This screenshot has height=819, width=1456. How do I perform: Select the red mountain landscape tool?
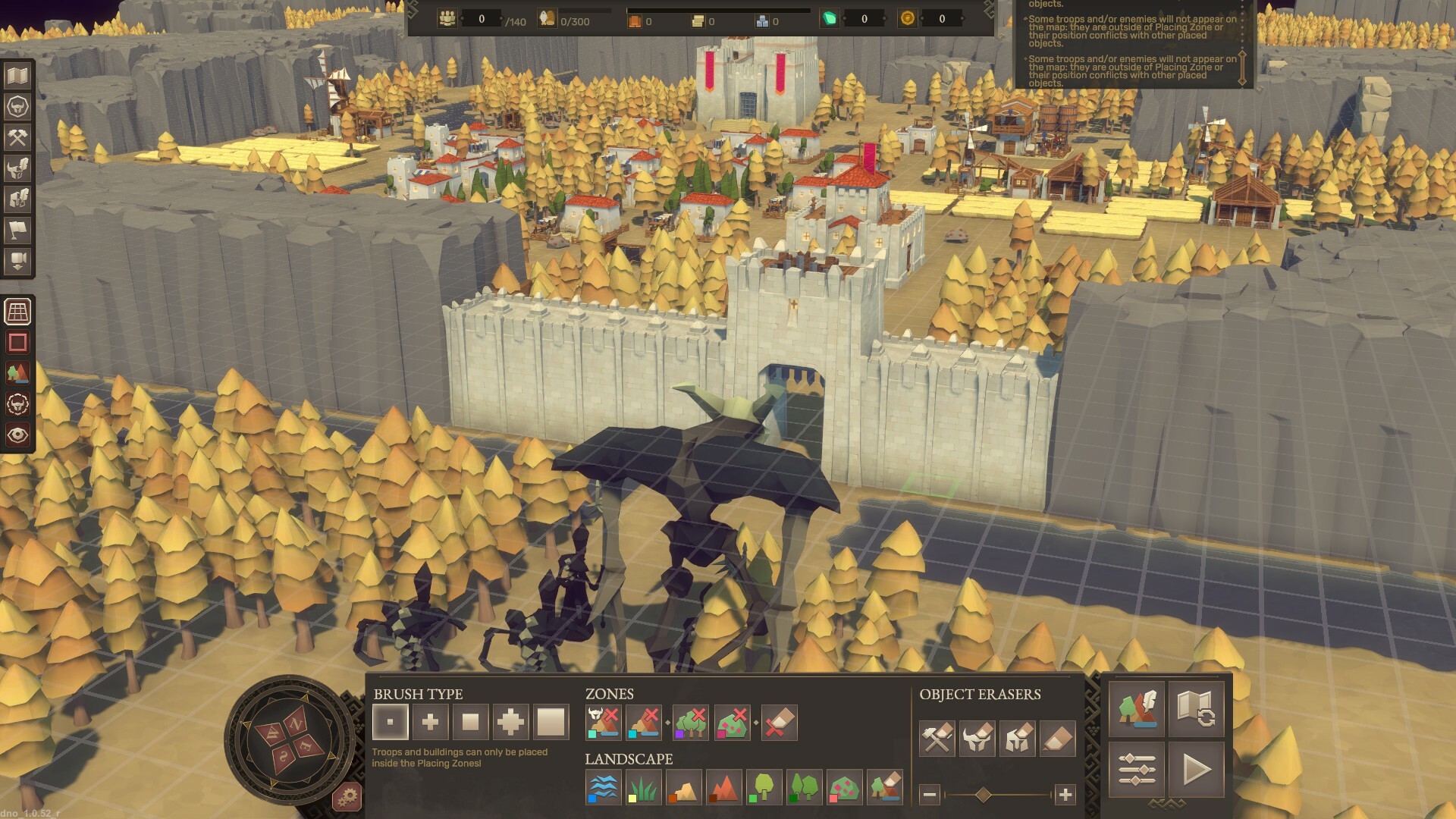(723, 788)
